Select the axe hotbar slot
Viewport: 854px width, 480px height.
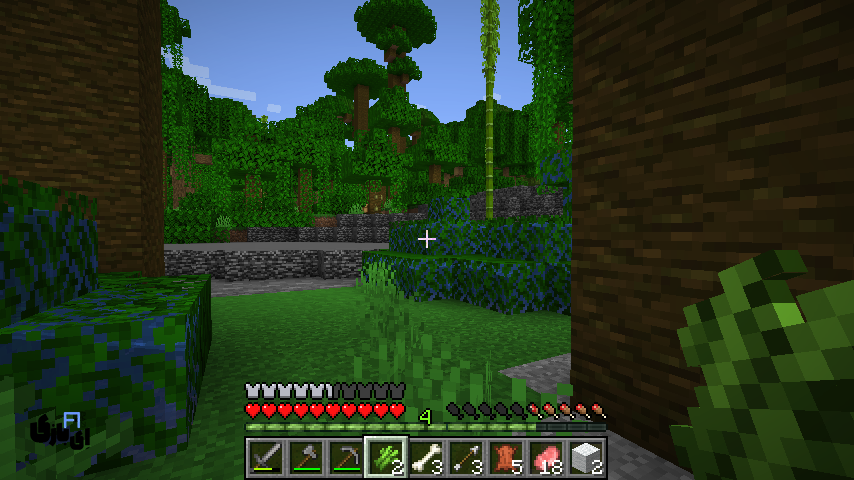click(x=305, y=457)
